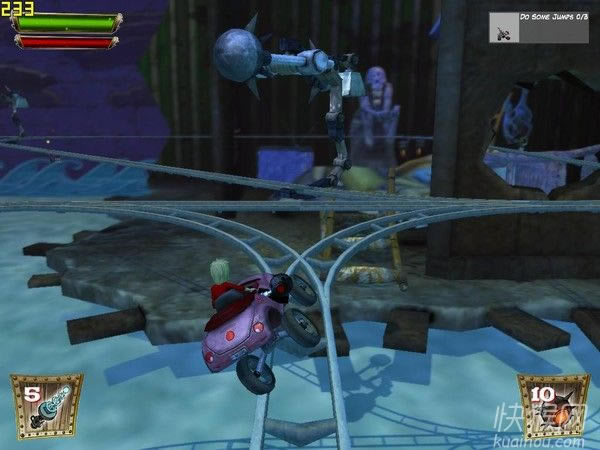Open the Do Some Jumps objective tracker
The height and width of the screenshot is (450, 600).
(x=540, y=26)
